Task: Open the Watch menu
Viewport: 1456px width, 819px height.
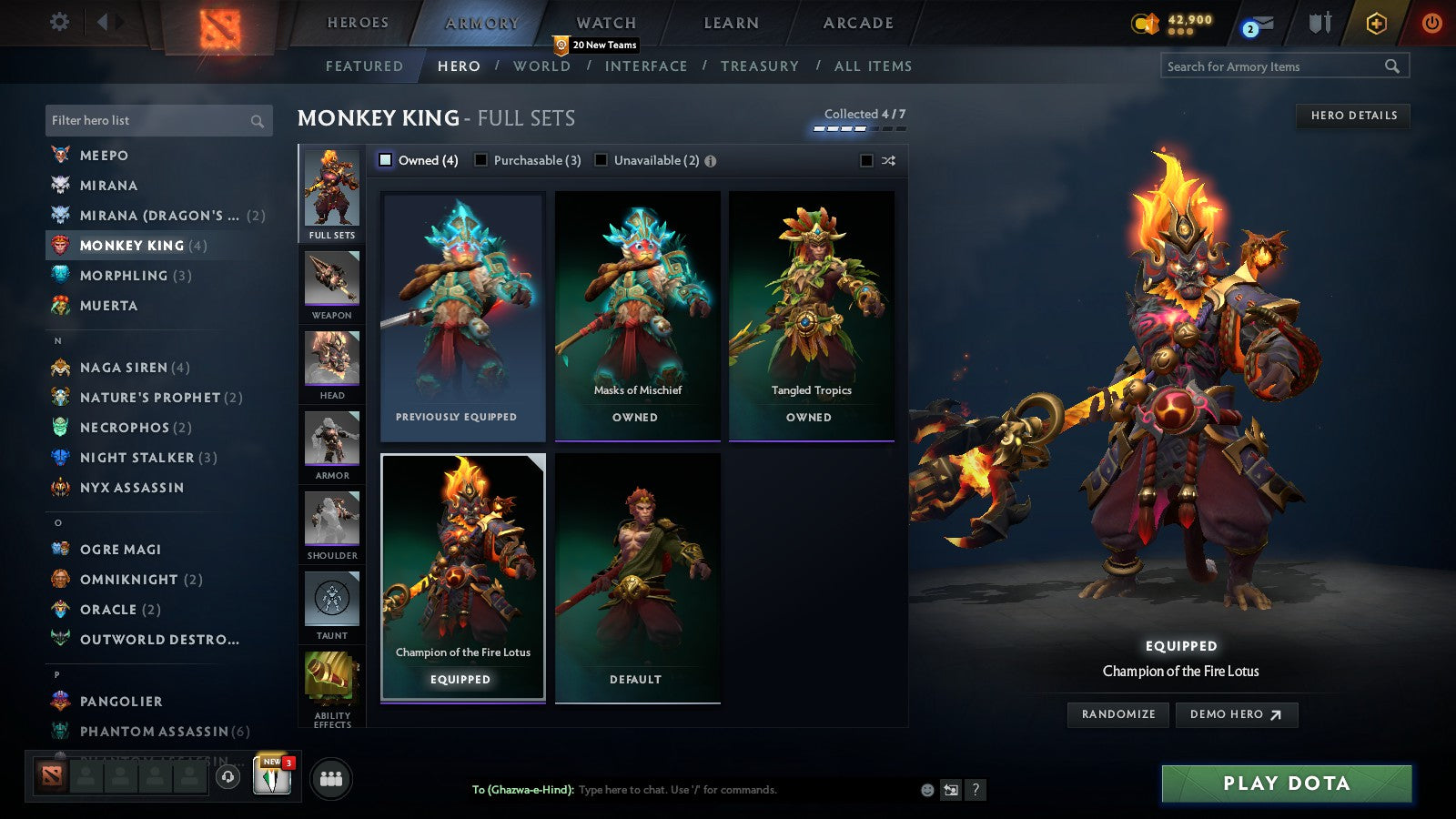Action: (605, 22)
